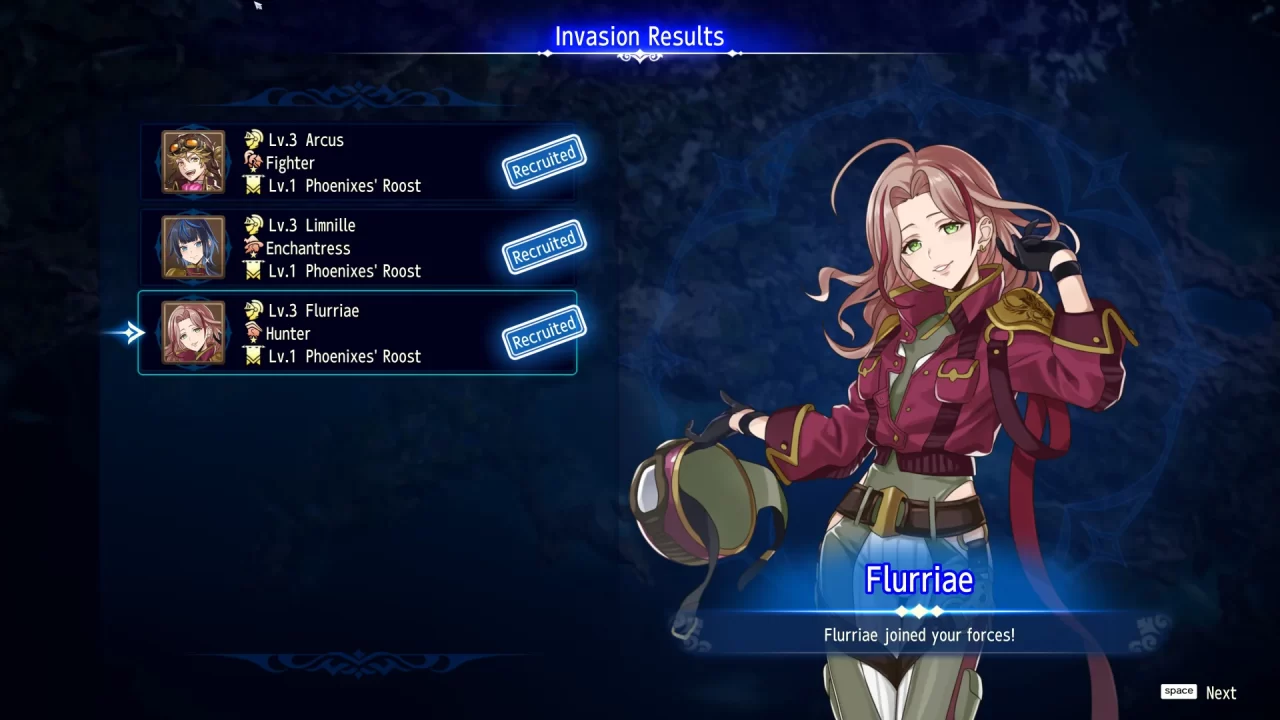Image resolution: width=1280 pixels, height=720 pixels.
Task: Click the helmet icon next to Lv.3 Flurriae
Action: (252, 310)
